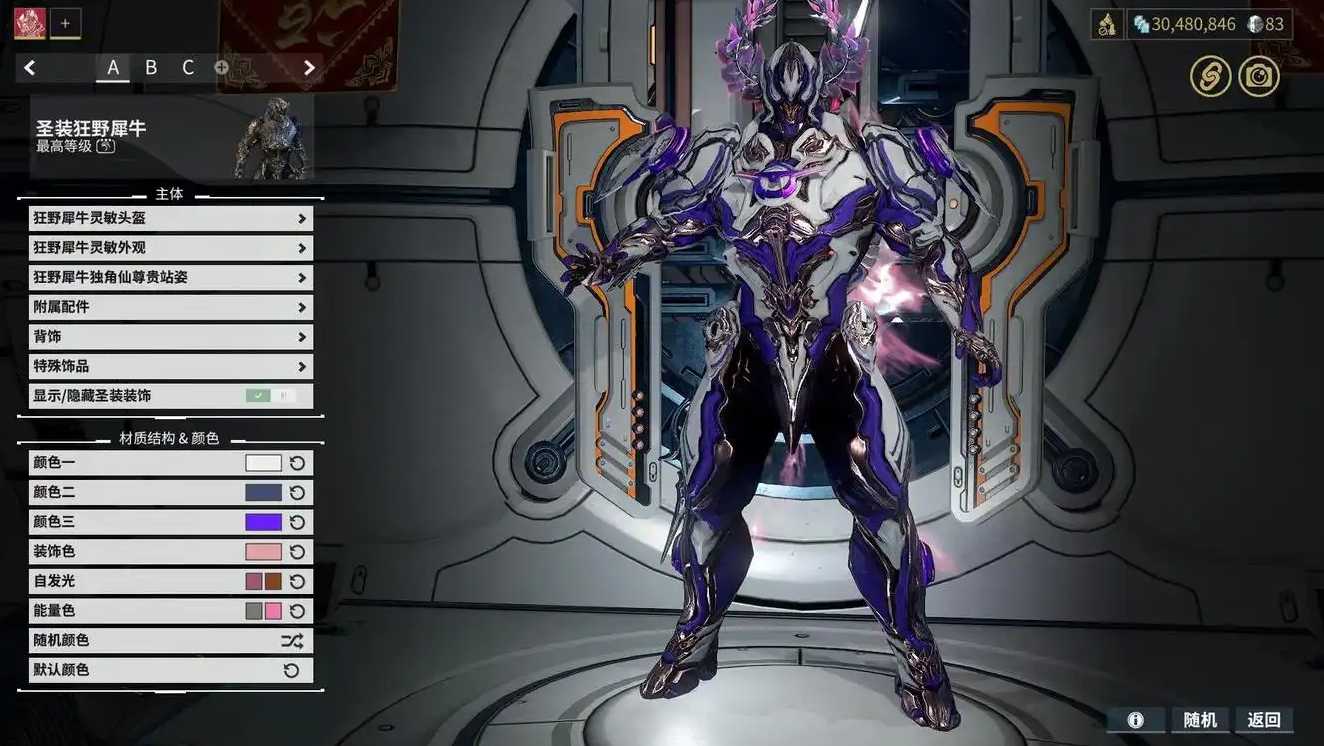
Task: Pick the dark blue 颜色二 swatch
Action: [263, 492]
